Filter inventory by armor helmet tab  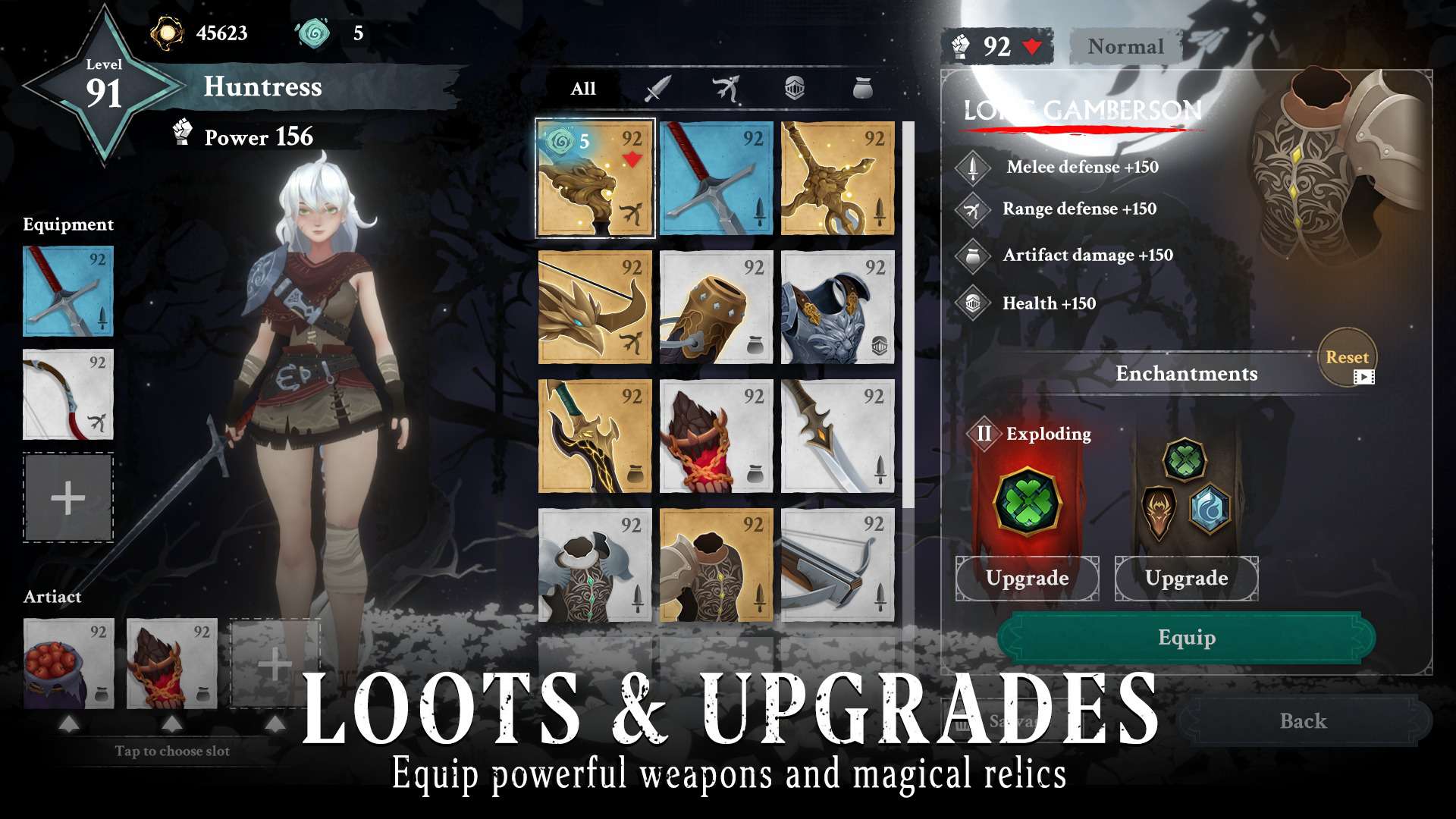coord(794,89)
